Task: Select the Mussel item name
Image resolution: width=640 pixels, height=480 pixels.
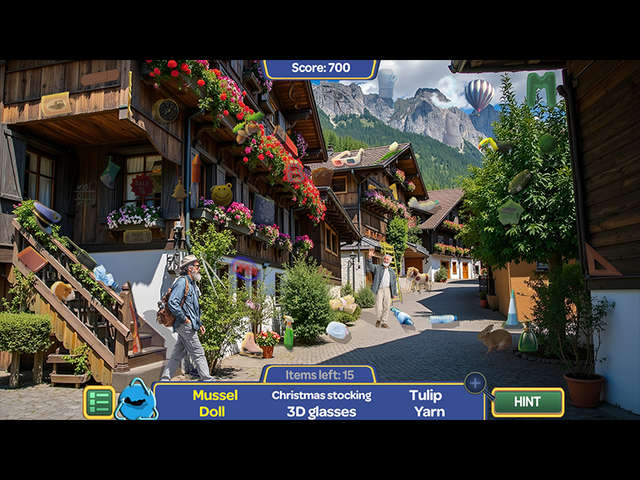Action: point(215,395)
